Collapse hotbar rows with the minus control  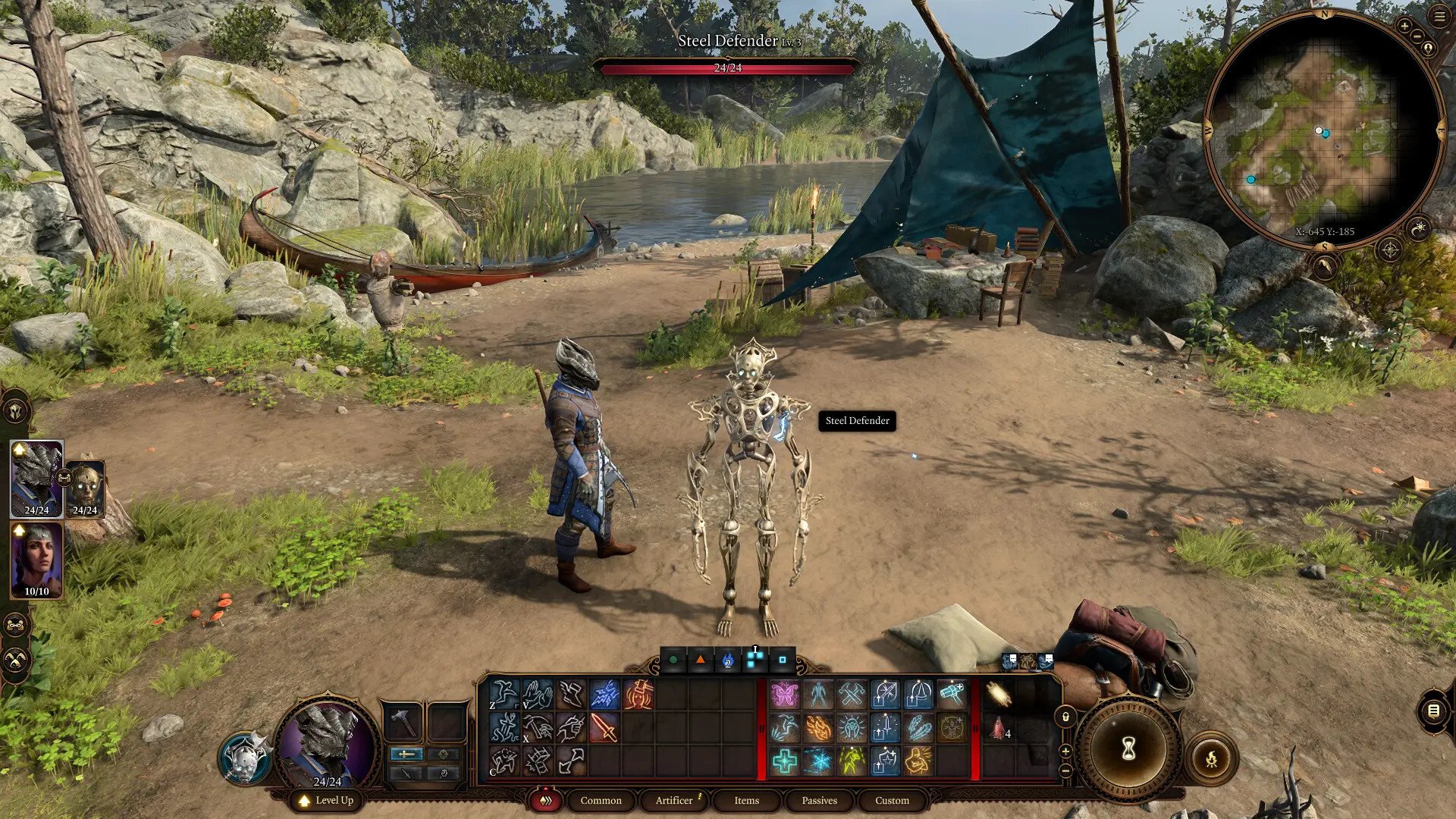coord(1066,770)
